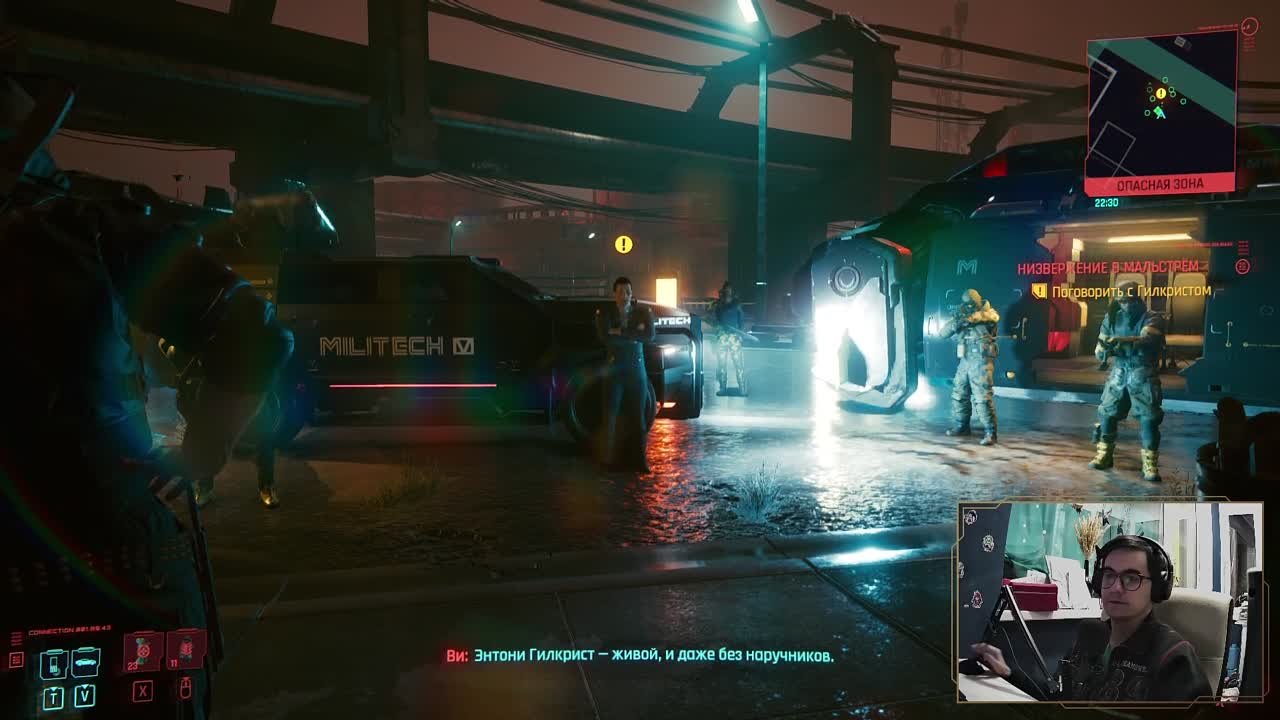The height and width of the screenshot is (720, 1280).
Task: Select the yellow exclamation icon beside the quest objective
Action: click(1042, 288)
